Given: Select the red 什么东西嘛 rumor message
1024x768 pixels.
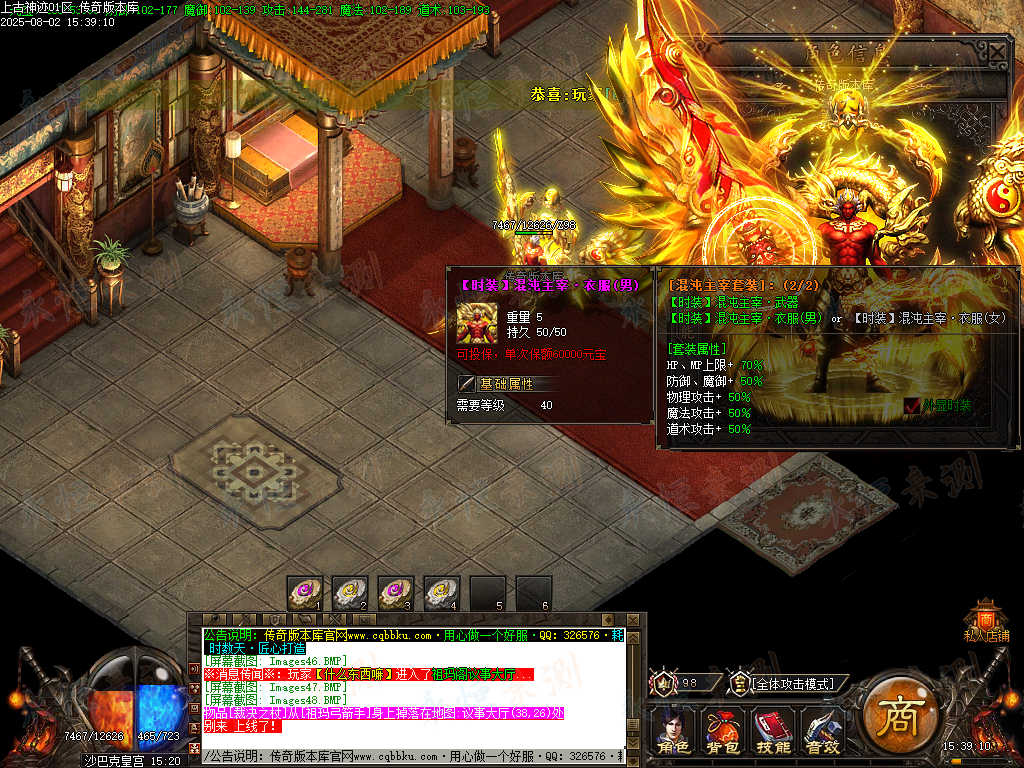Looking at the screenshot, I should coord(368,674).
